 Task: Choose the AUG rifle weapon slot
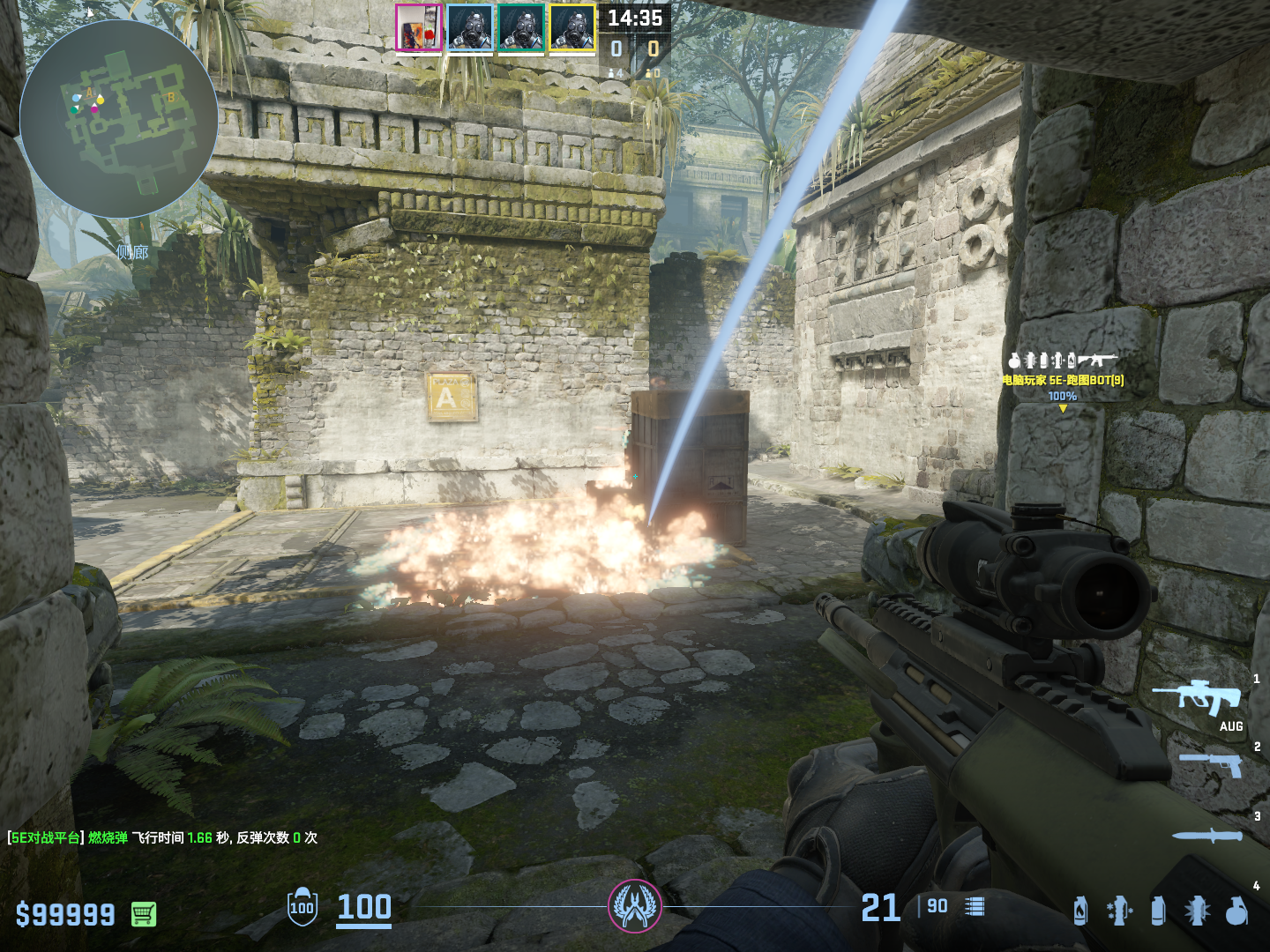click(1201, 698)
